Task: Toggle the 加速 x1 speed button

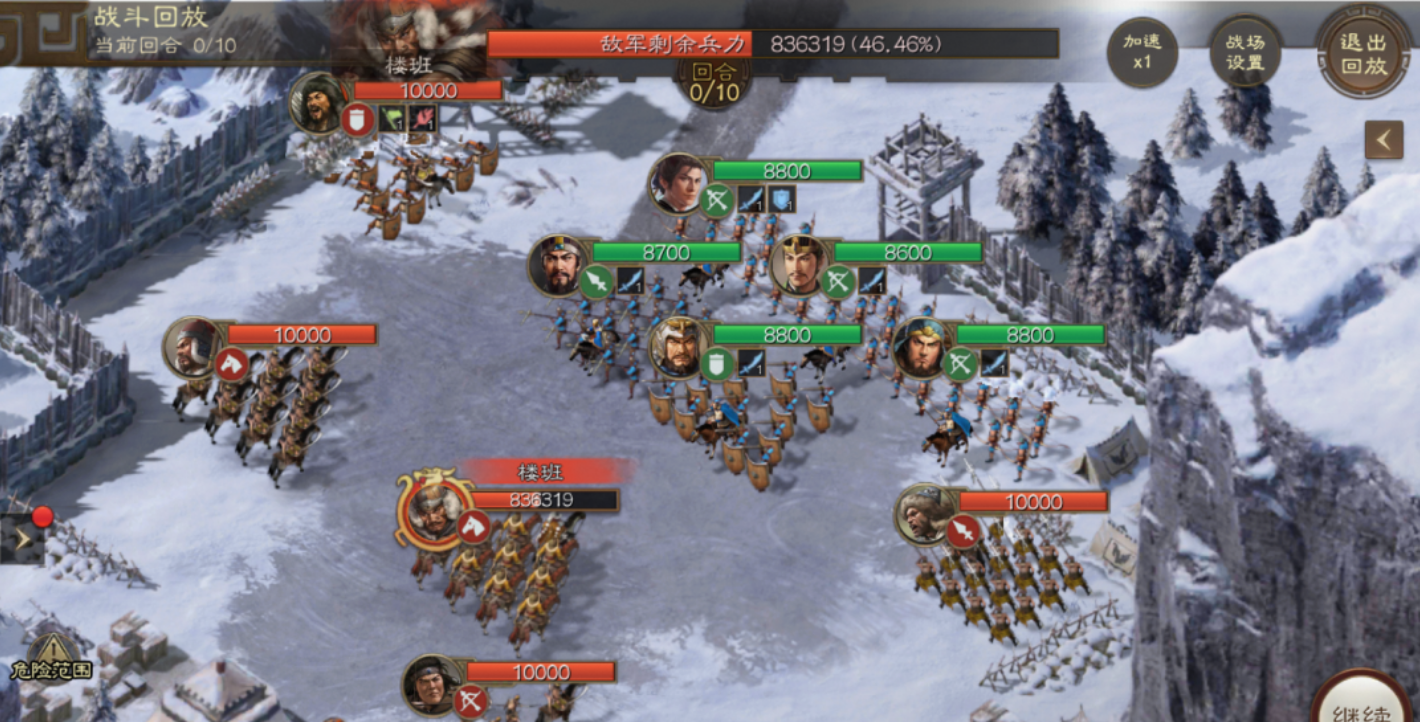Action: (1142, 52)
